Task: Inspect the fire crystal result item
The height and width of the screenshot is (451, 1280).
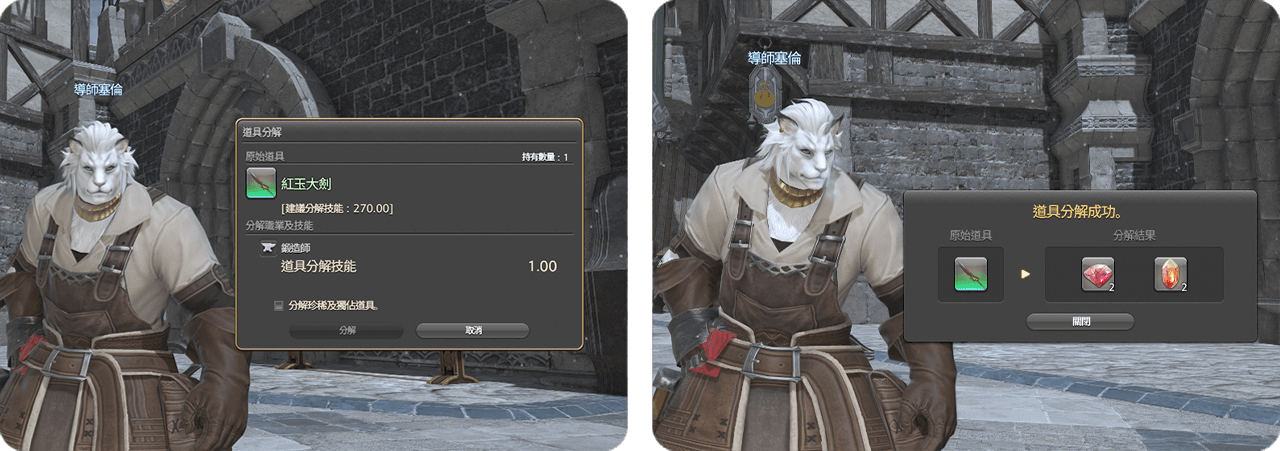Action: [x=1170, y=274]
